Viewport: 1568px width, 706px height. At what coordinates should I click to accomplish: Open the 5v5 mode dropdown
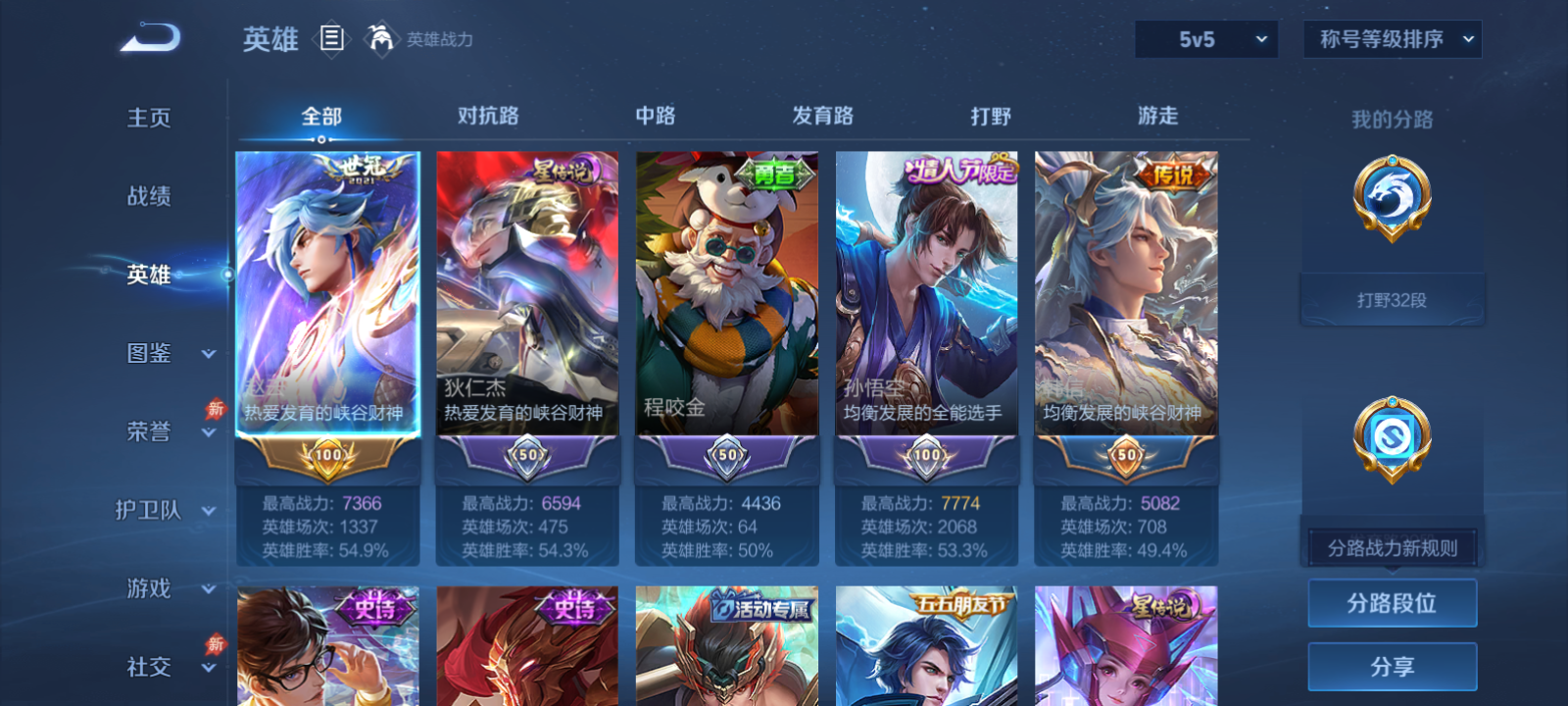[1206, 39]
